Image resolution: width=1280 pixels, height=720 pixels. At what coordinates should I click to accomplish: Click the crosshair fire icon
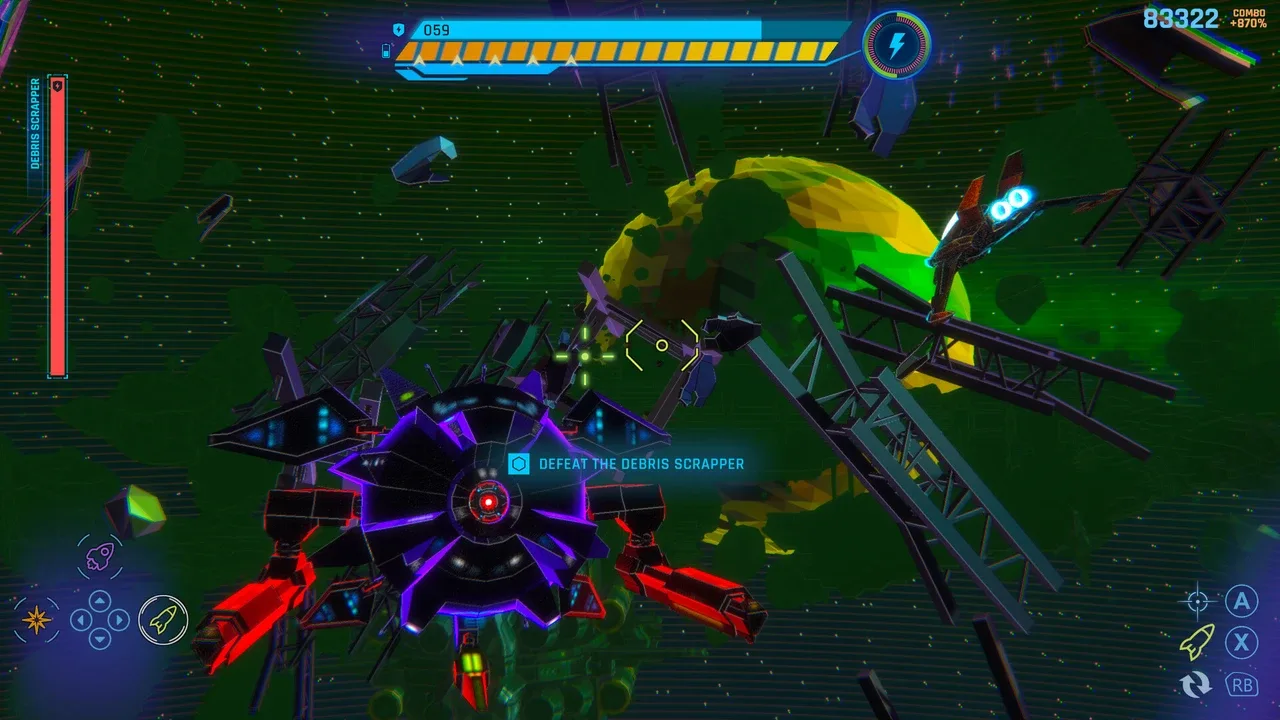pos(1197,602)
